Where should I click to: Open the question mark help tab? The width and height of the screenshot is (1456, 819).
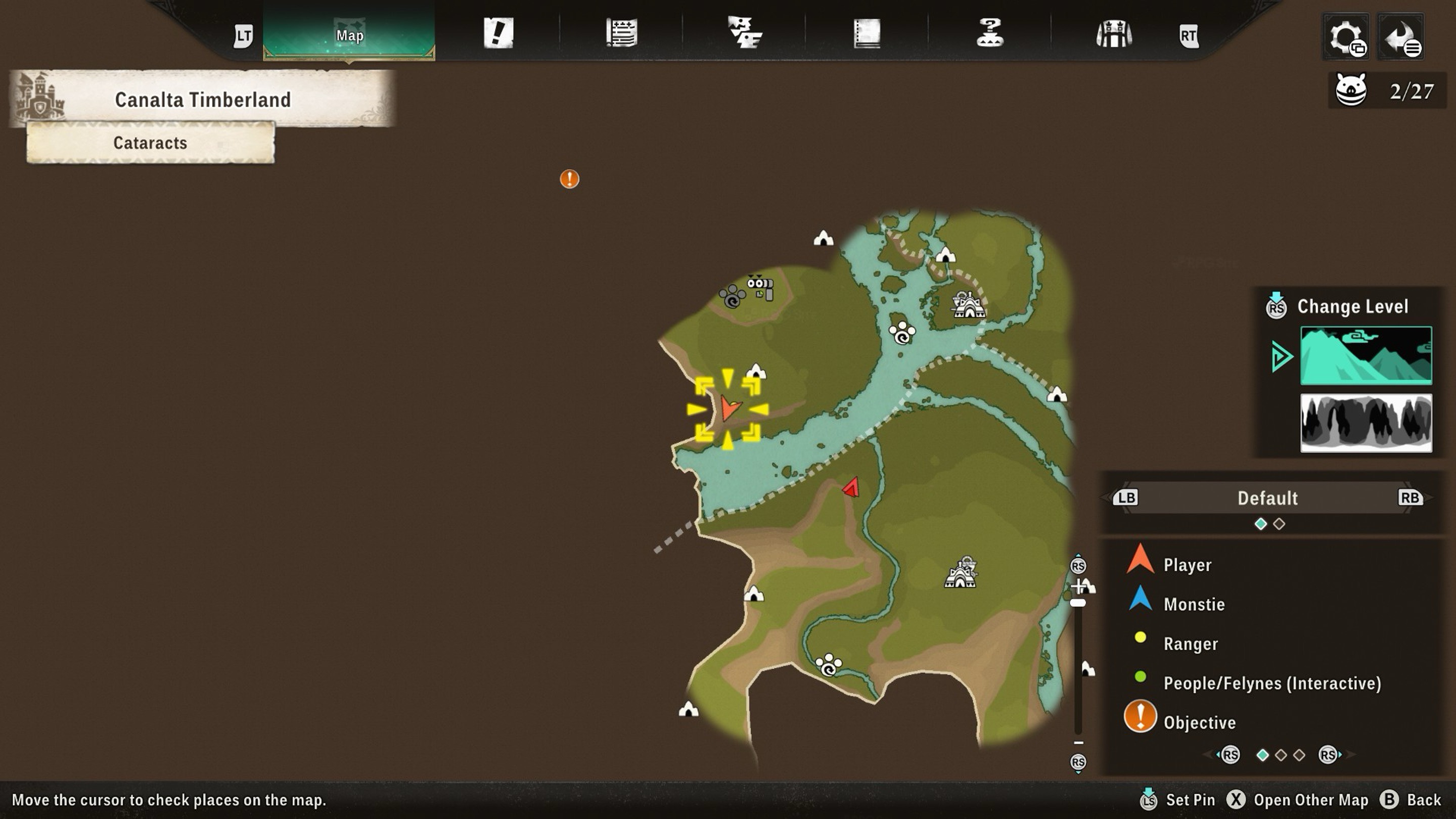pos(990,33)
